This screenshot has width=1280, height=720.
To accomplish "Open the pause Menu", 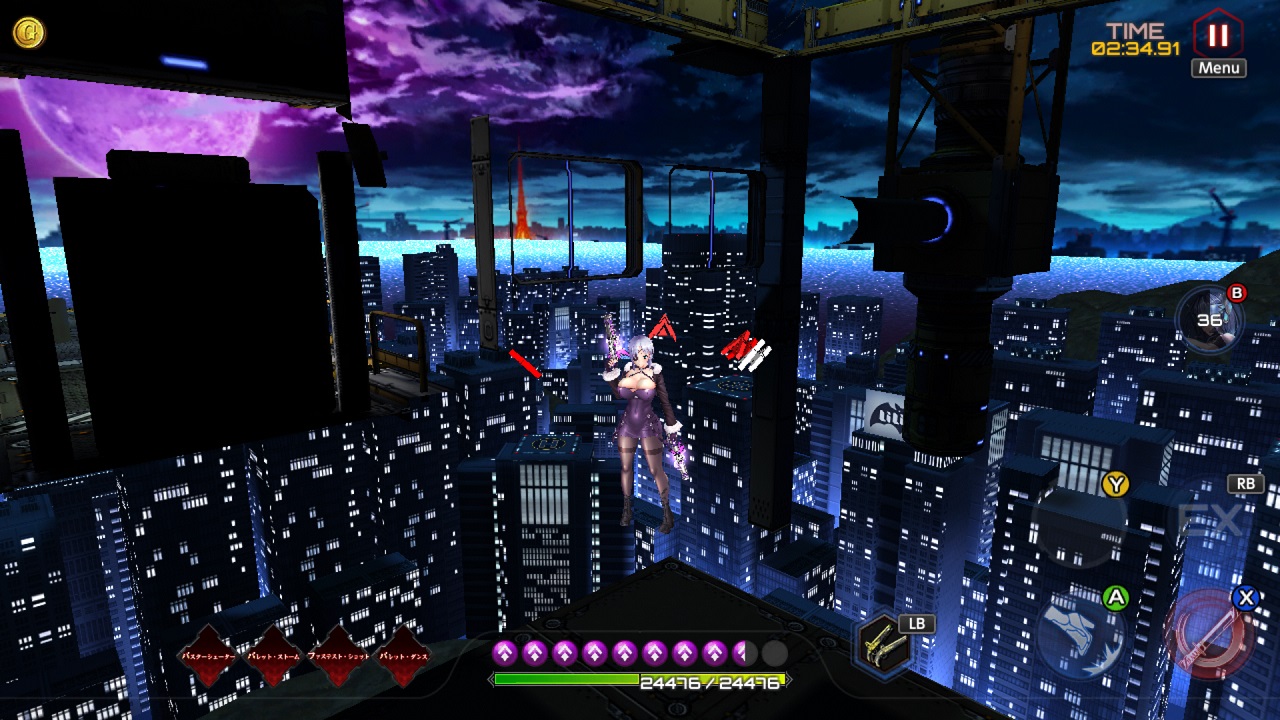I will tap(1217, 43).
